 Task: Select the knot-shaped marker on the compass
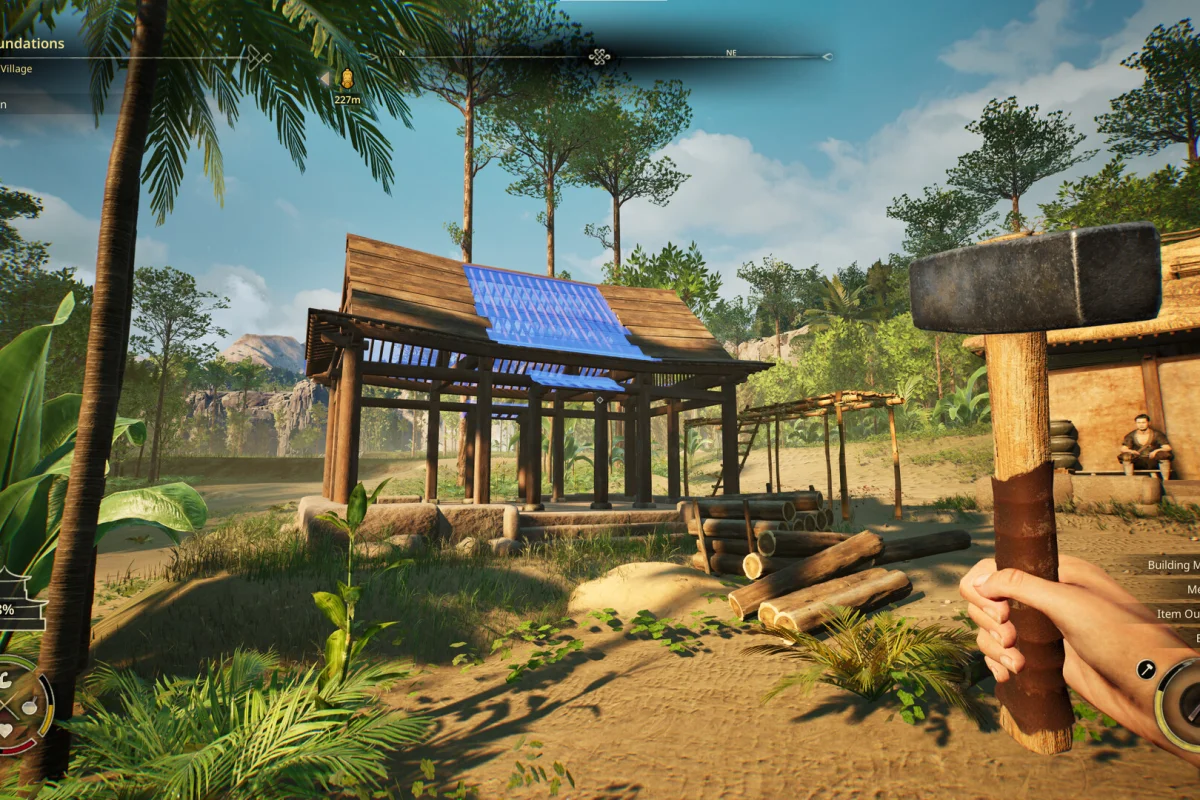tap(599, 57)
